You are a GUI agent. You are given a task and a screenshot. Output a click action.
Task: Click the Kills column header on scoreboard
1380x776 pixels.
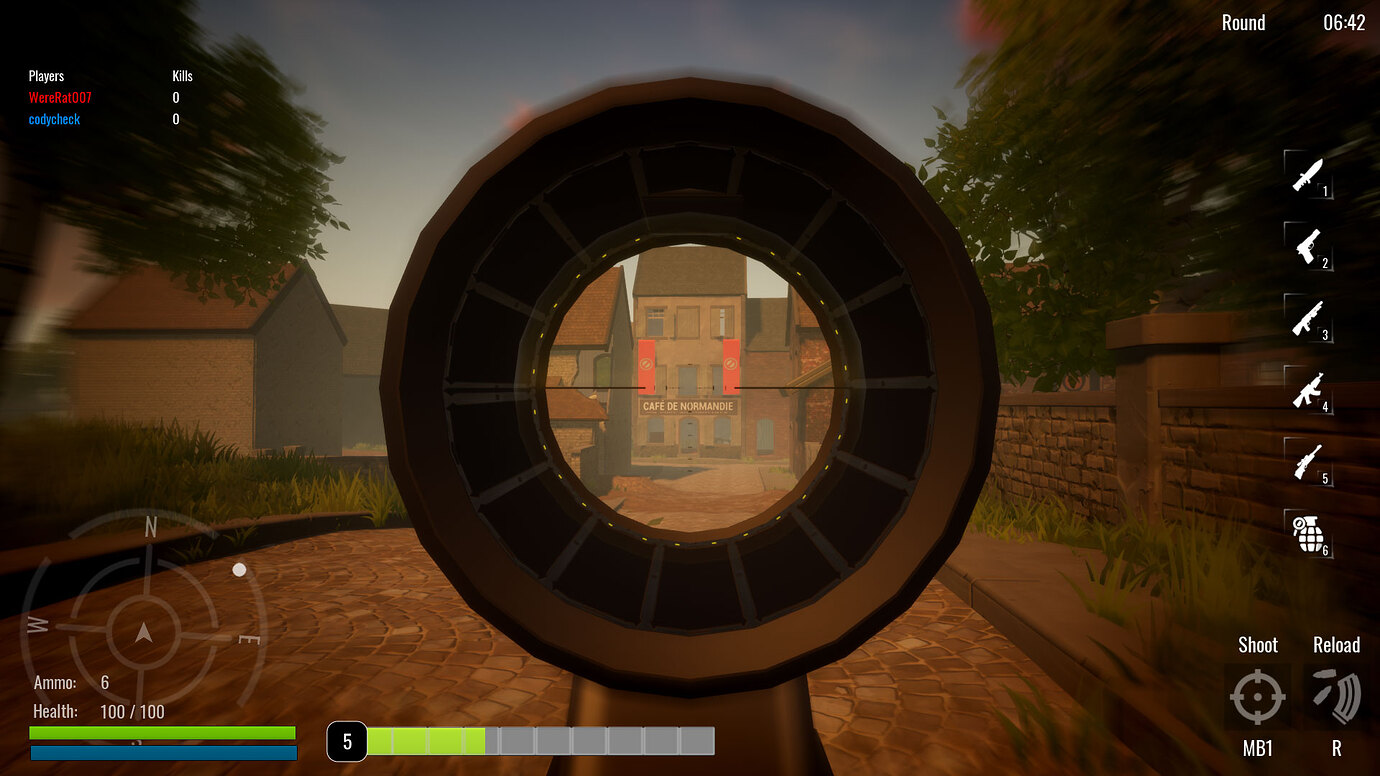pyautogui.click(x=180, y=75)
